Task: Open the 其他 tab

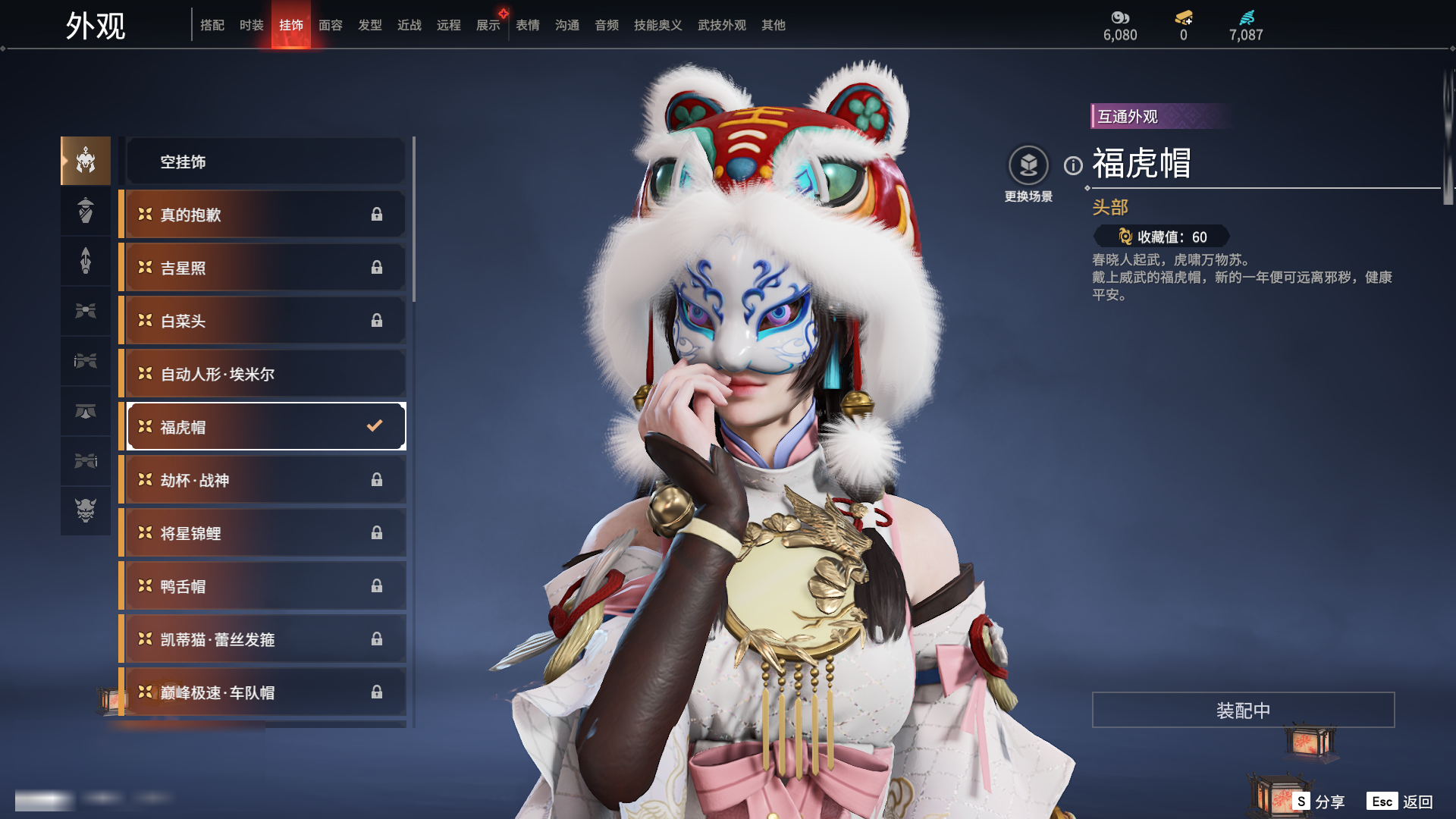Action: click(773, 25)
